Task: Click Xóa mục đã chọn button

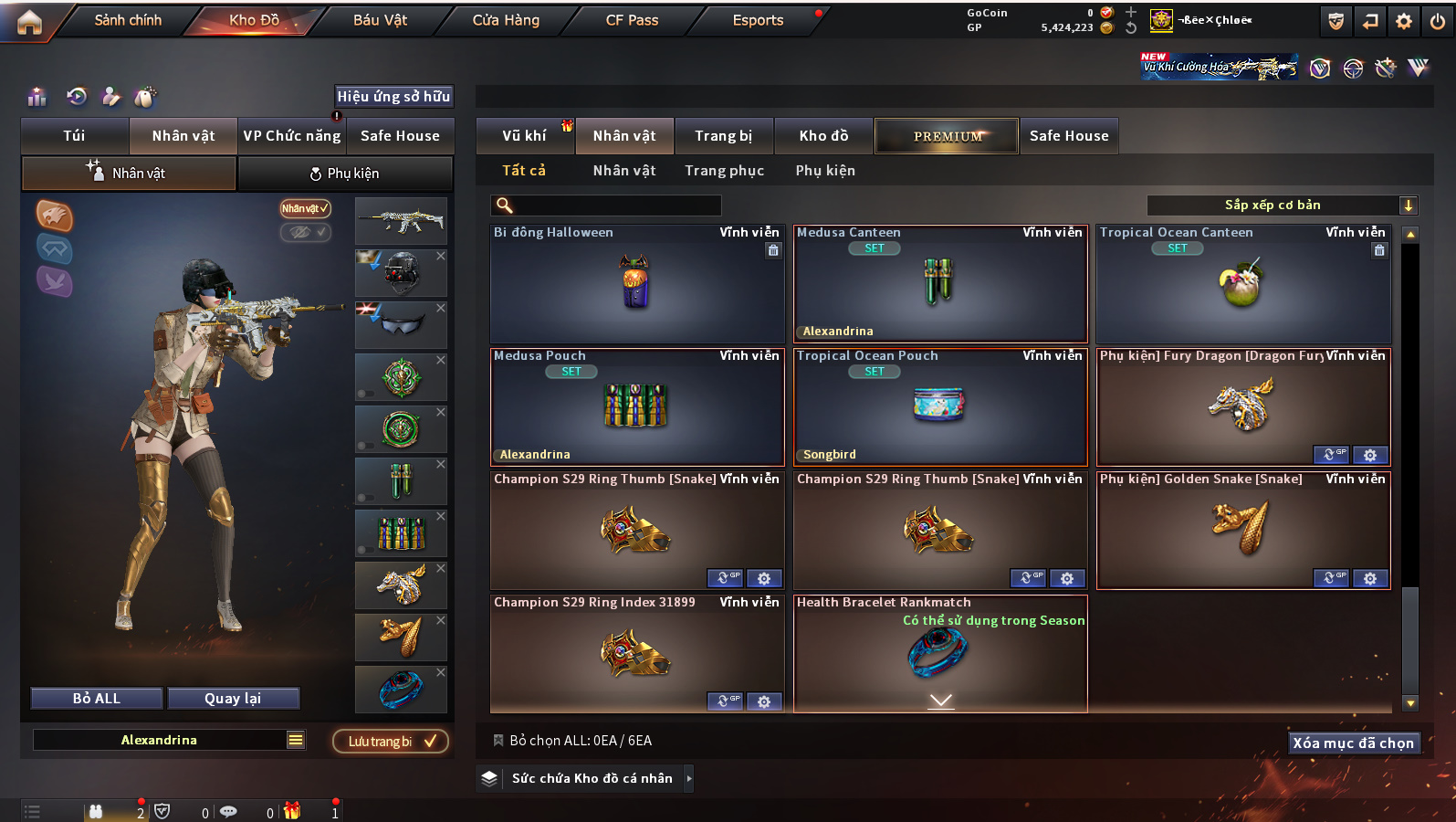Action: (1353, 743)
